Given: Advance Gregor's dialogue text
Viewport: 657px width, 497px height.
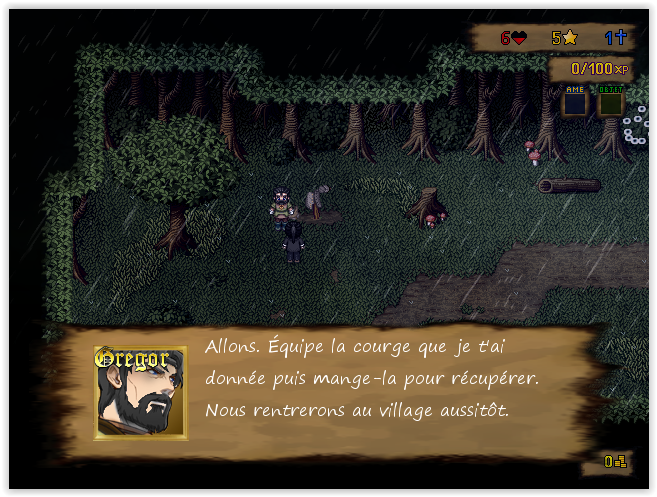Looking at the screenshot, I should (x=372, y=379).
